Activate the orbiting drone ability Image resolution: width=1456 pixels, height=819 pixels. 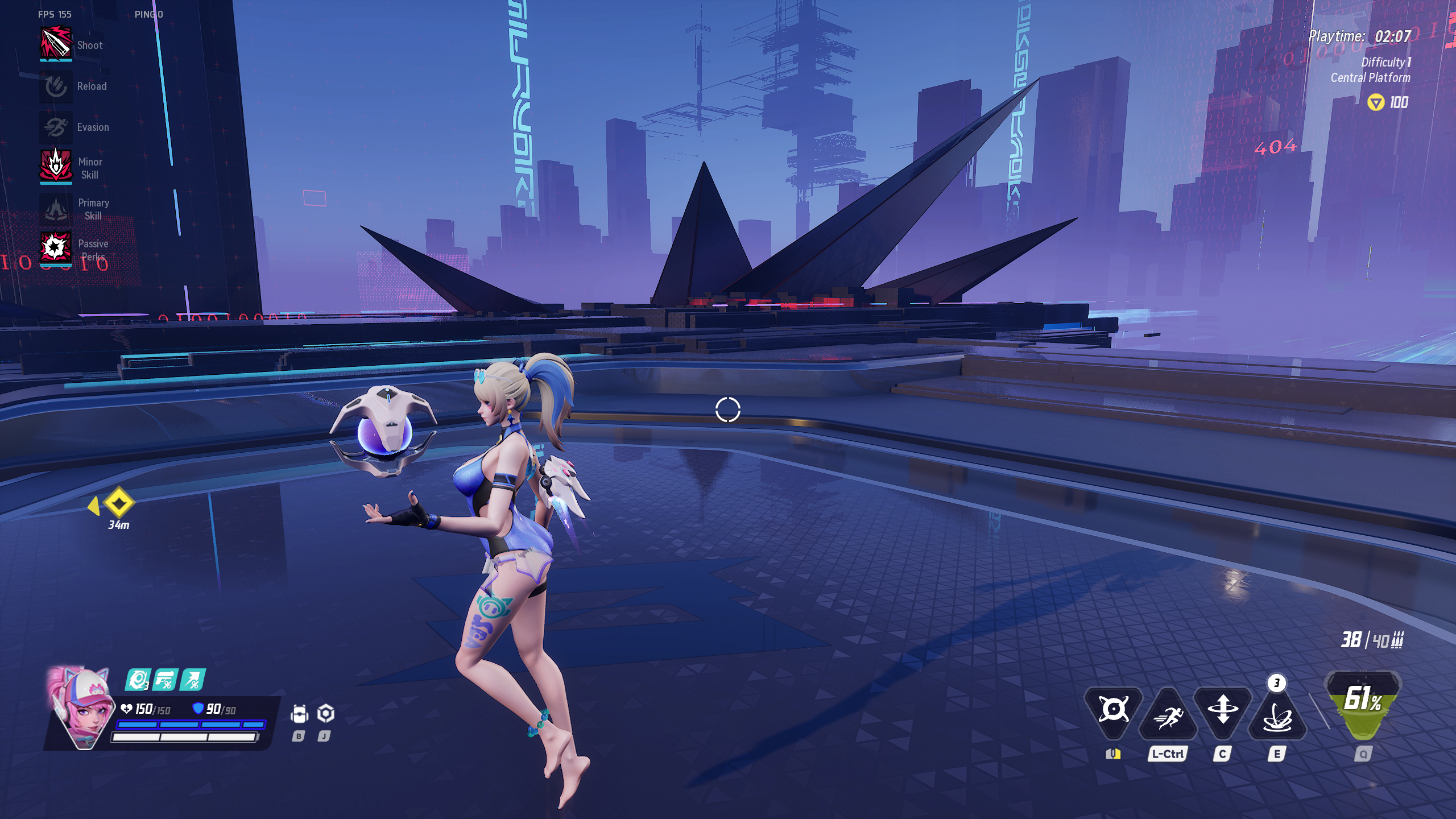tap(1113, 710)
